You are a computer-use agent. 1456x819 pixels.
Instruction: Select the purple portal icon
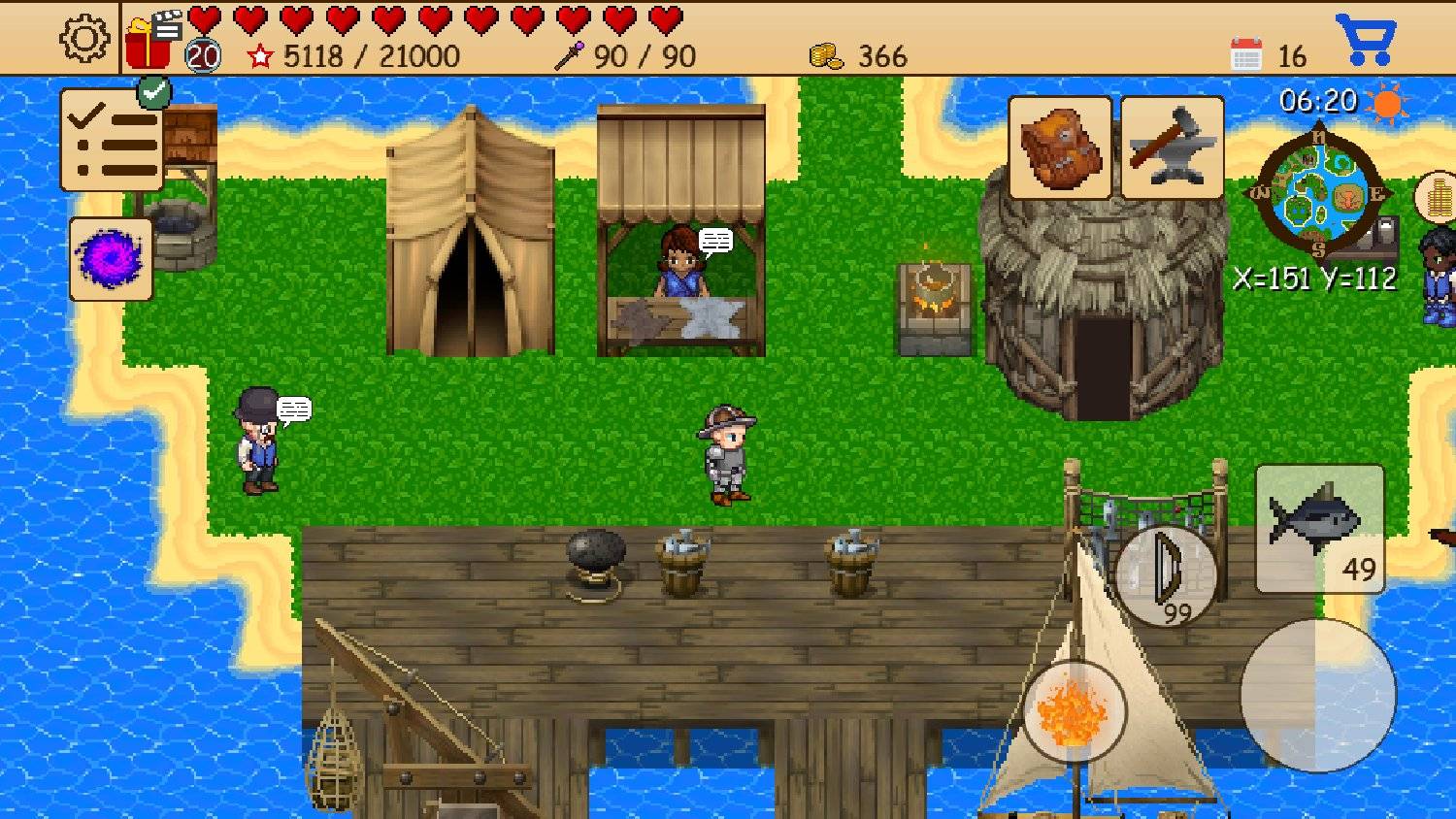pos(109,259)
